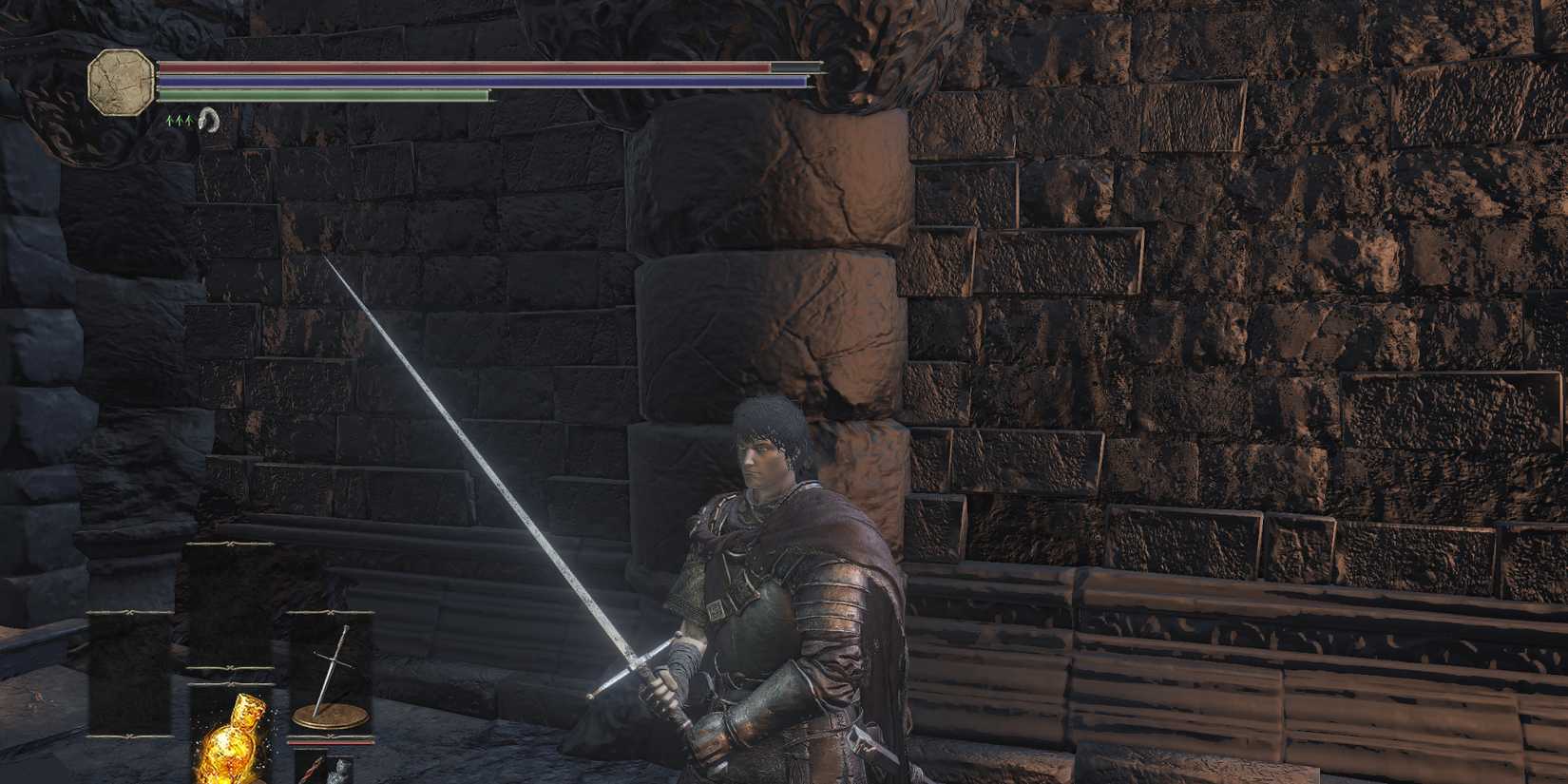Screen dimensions: 1568x784
Task: Click the ornate divider above the Estus Flask slot
Action: (231, 682)
